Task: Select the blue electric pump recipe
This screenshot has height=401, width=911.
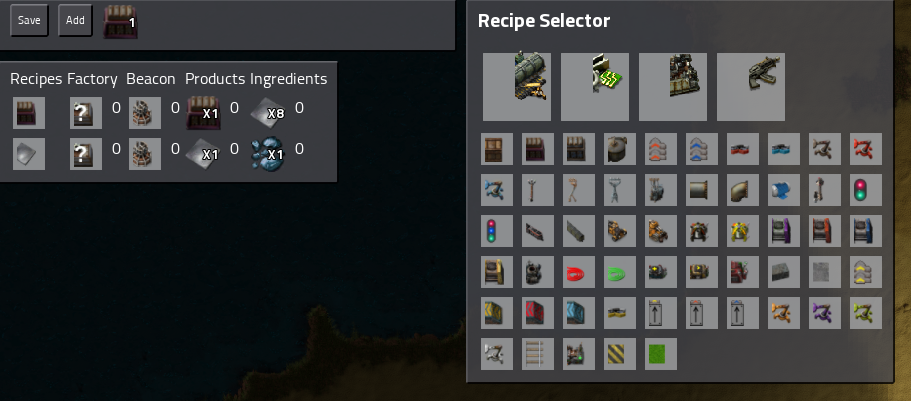Action: tap(784, 190)
